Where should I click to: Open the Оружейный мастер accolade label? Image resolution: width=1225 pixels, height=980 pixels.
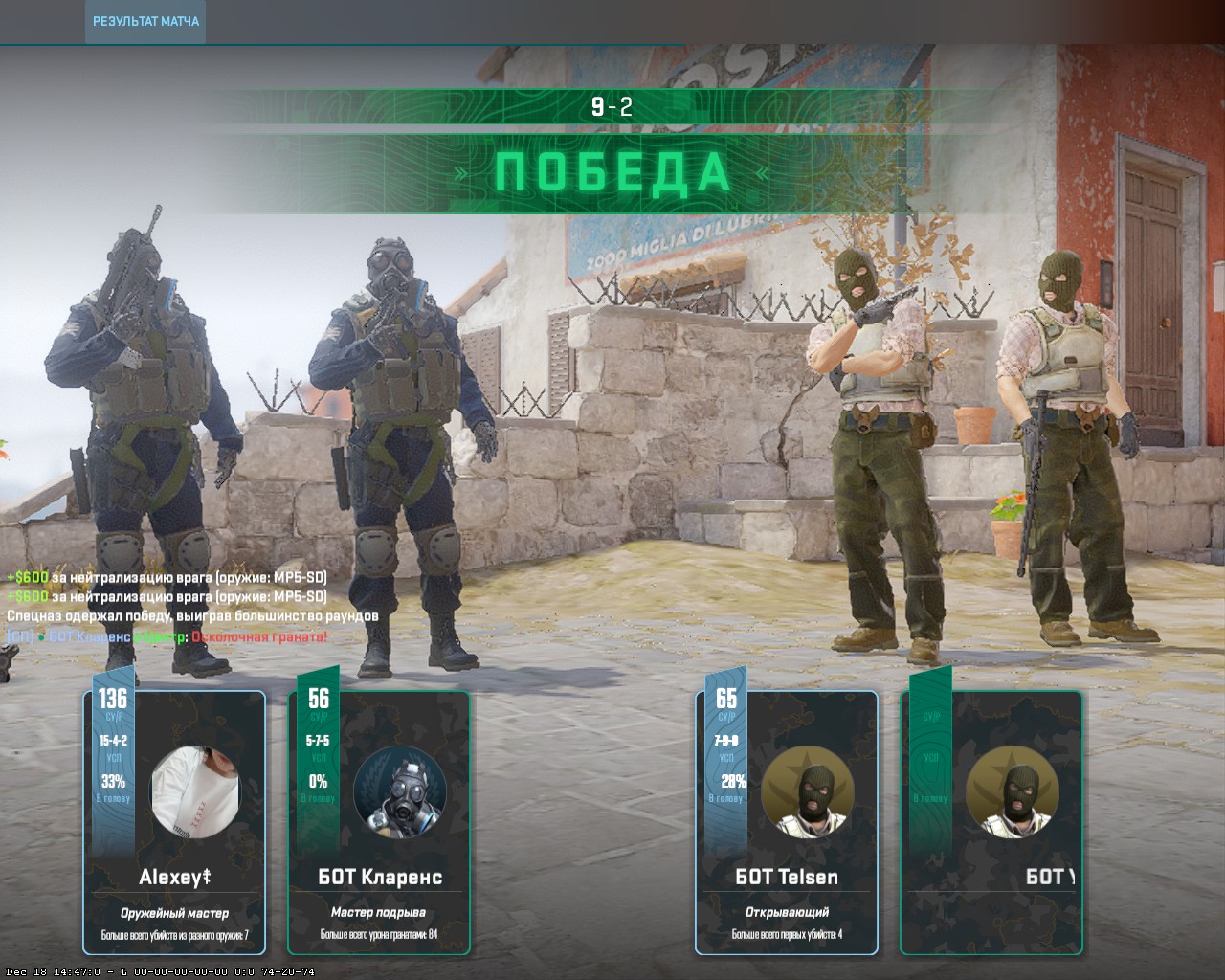tap(173, 912)
